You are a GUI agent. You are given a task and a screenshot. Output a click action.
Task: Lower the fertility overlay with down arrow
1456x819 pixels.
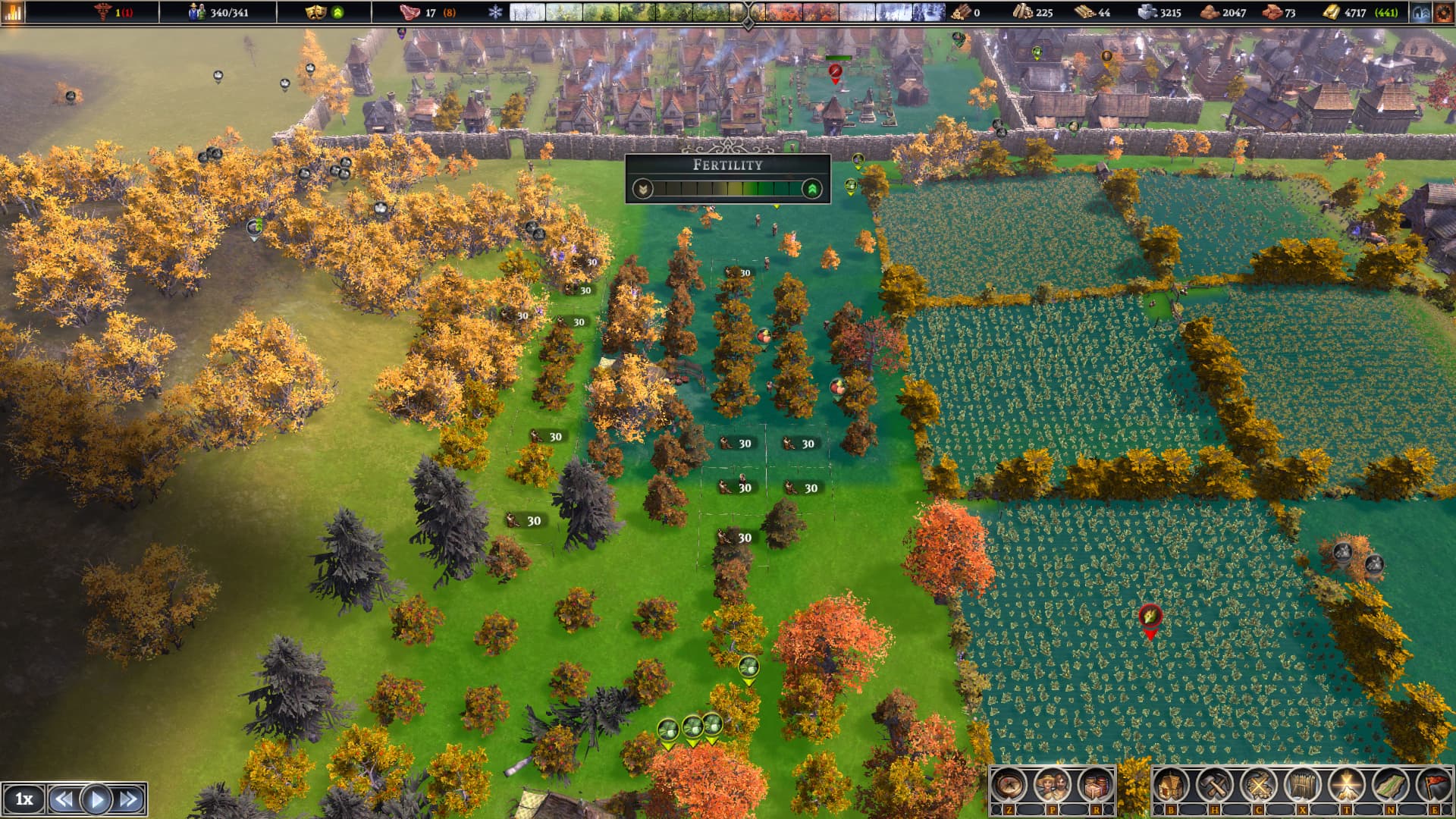click(x=643, y=189)
